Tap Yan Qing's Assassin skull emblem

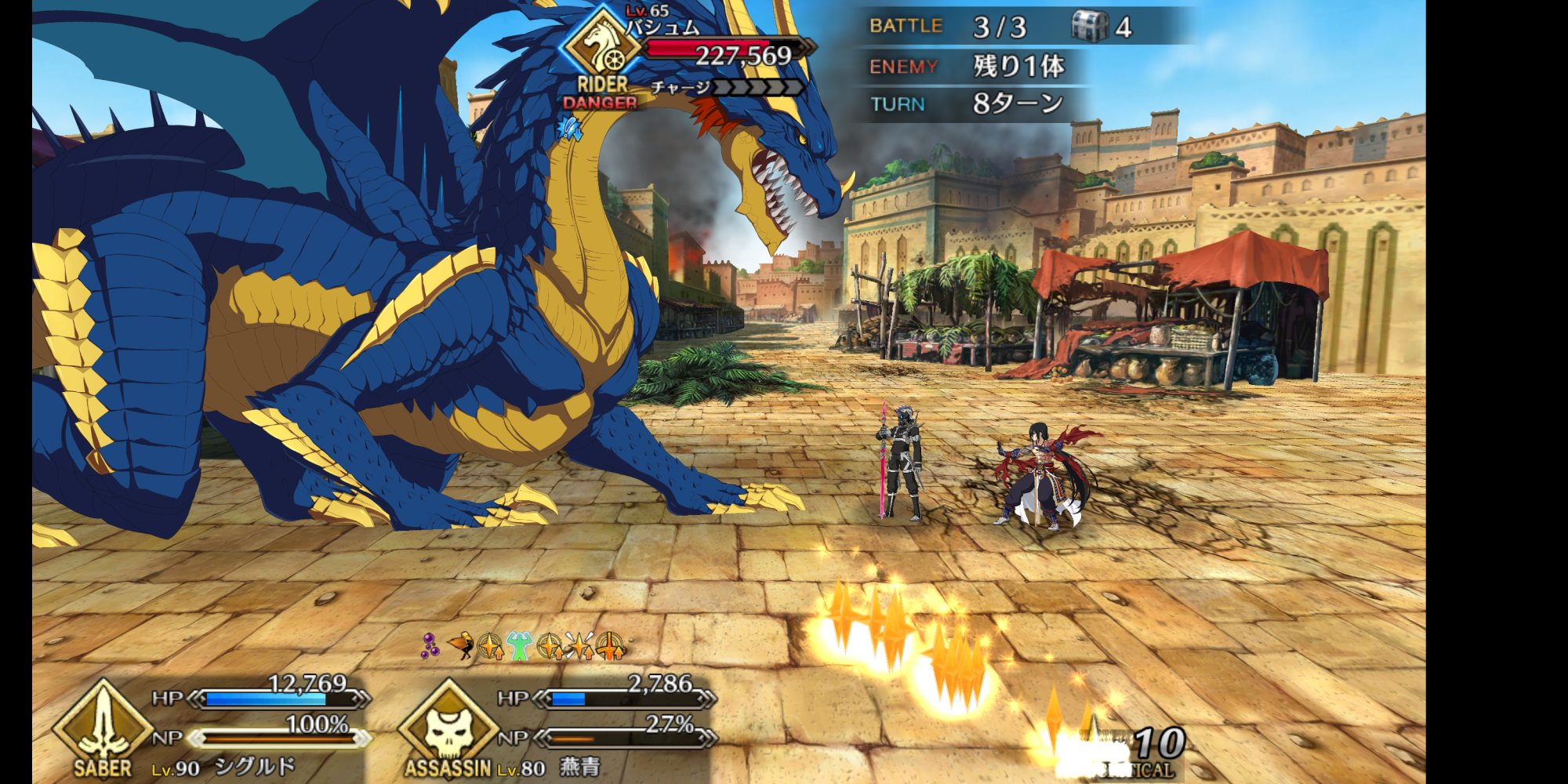pos(448,727)
